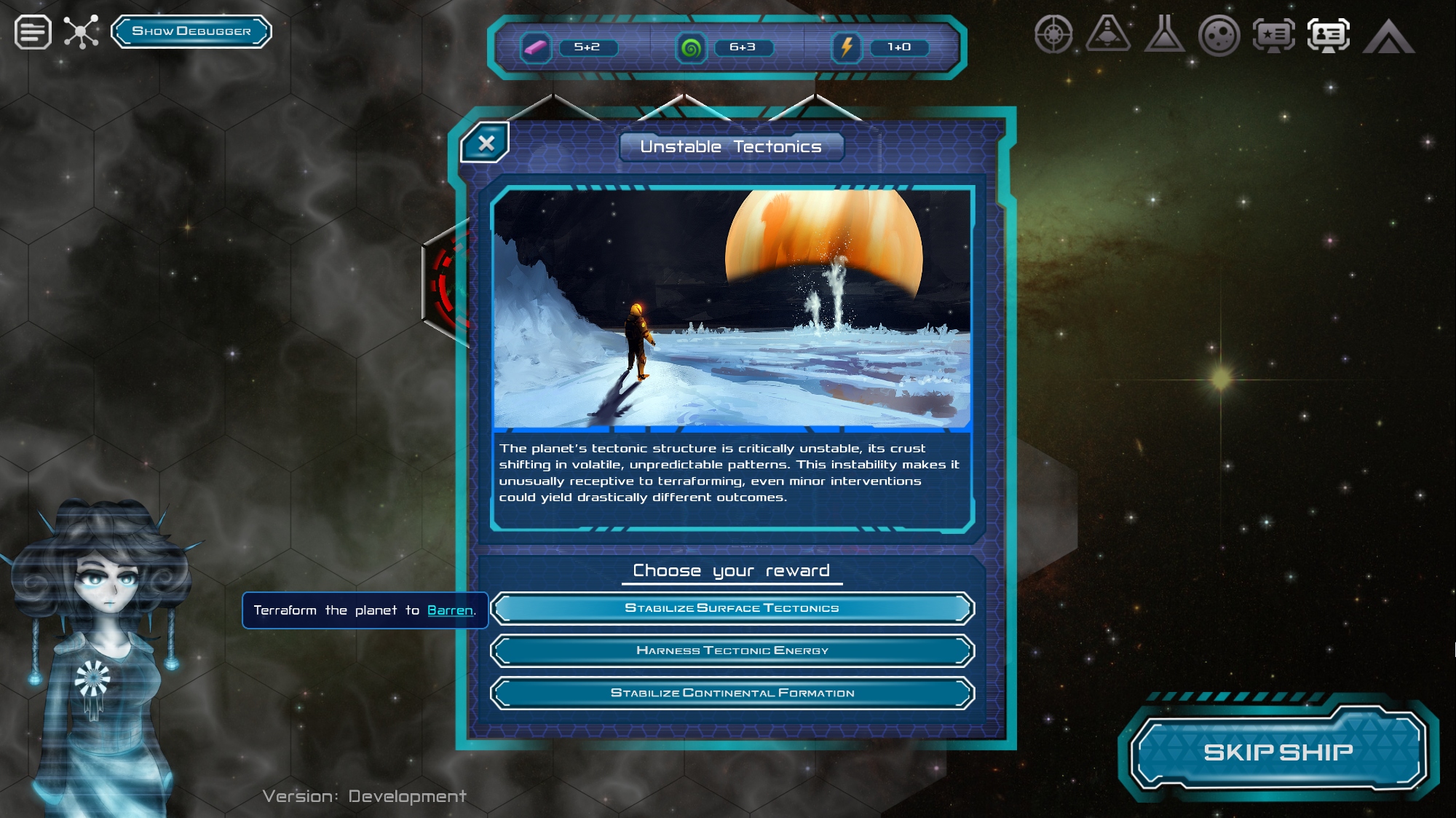Open the main menu list icon
Viewport: 1456px width, 818px height.
point(33,32)
